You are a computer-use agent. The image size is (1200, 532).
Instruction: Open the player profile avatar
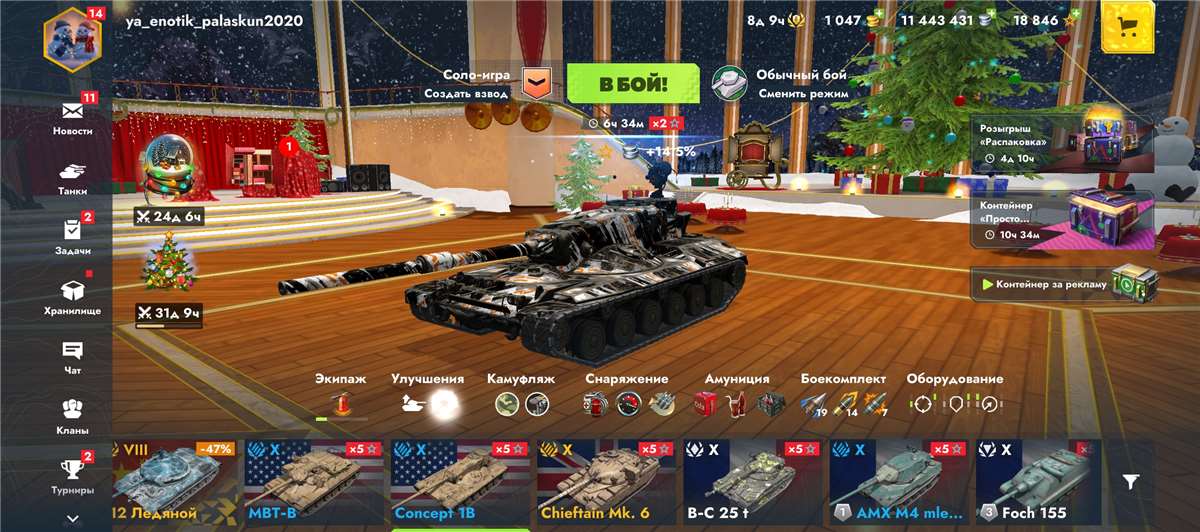point(72,35)
